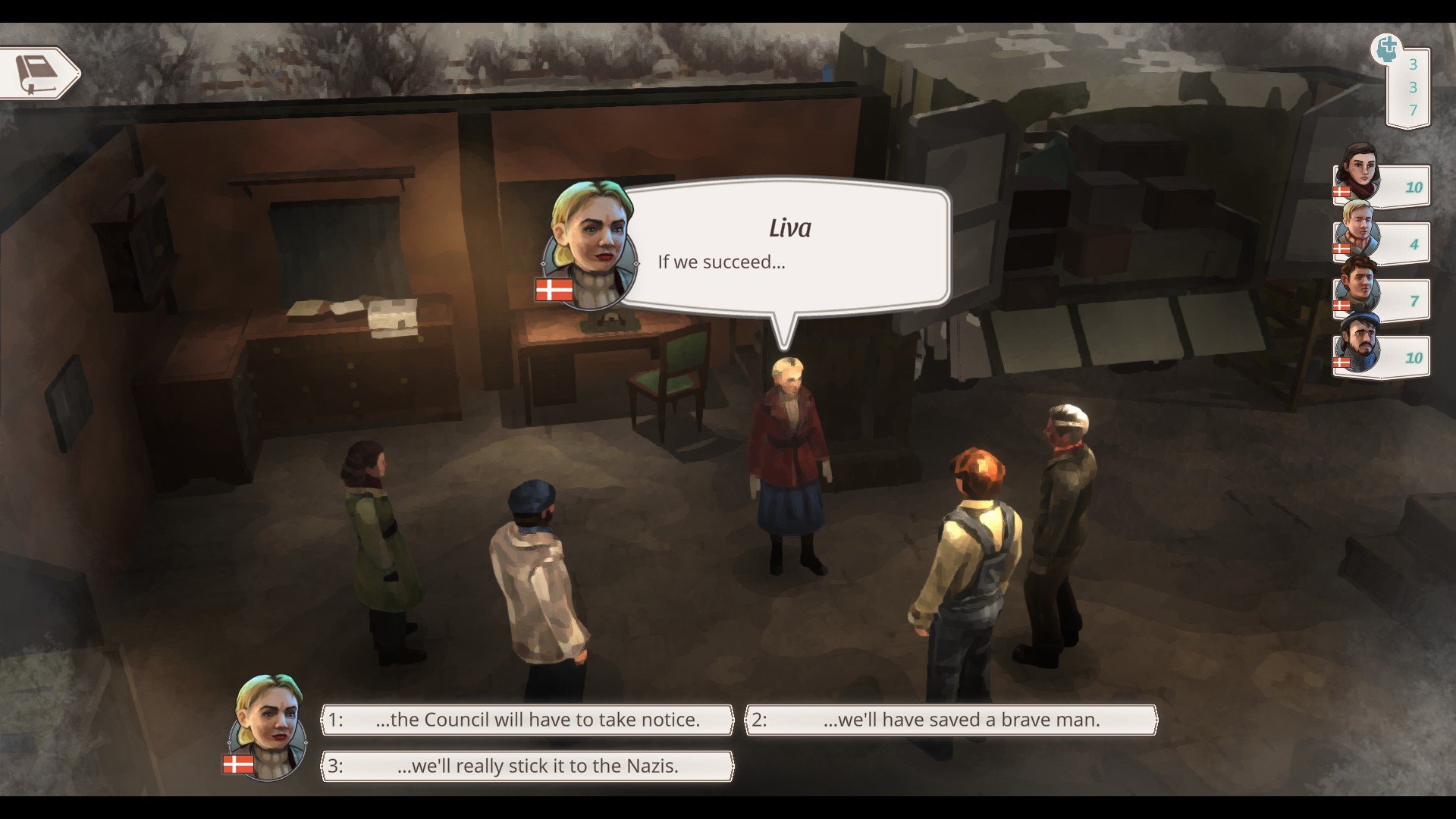This screenshot has width=1456, height=819.
Task: Select the dark-haired woman party portrait
Action: point(1359,173)
